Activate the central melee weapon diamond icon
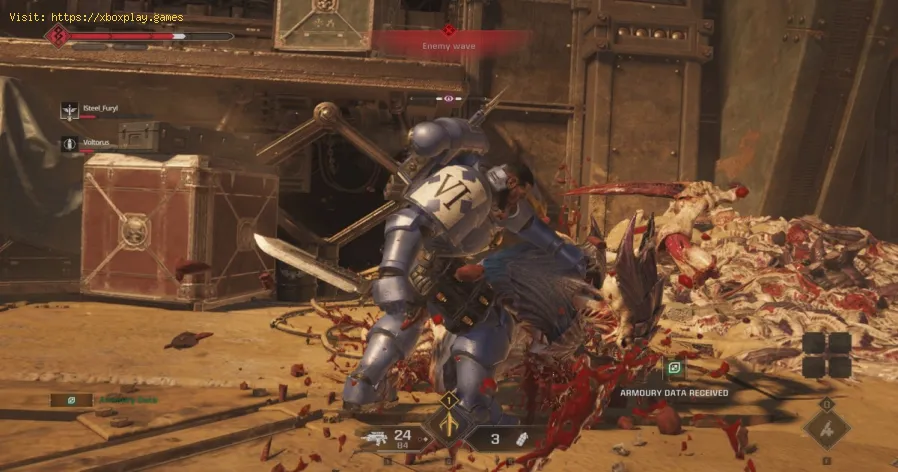898x472 pixels. click(x=449, y=425)
